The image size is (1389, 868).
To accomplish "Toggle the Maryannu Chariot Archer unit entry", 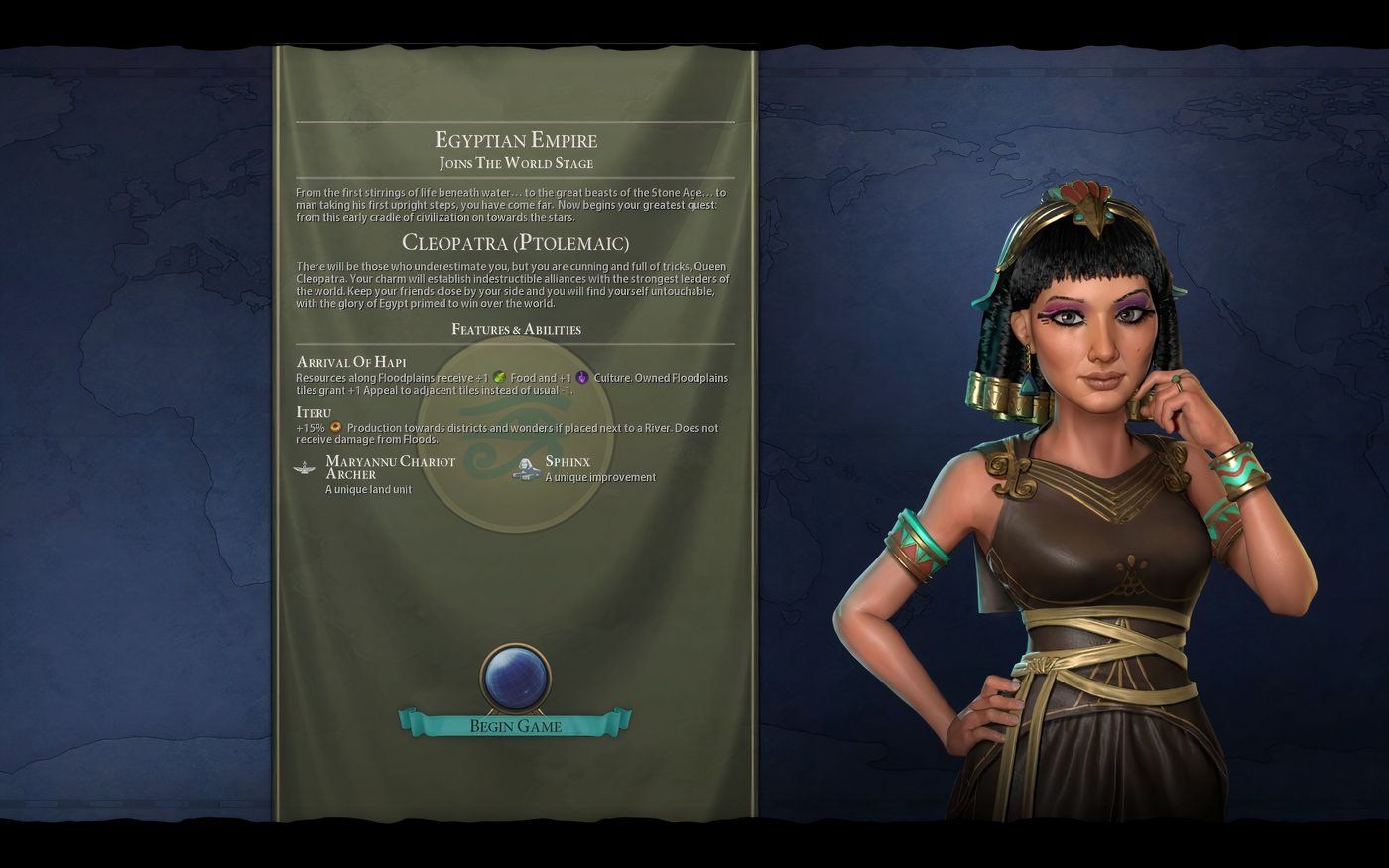I will coord(390,467).
